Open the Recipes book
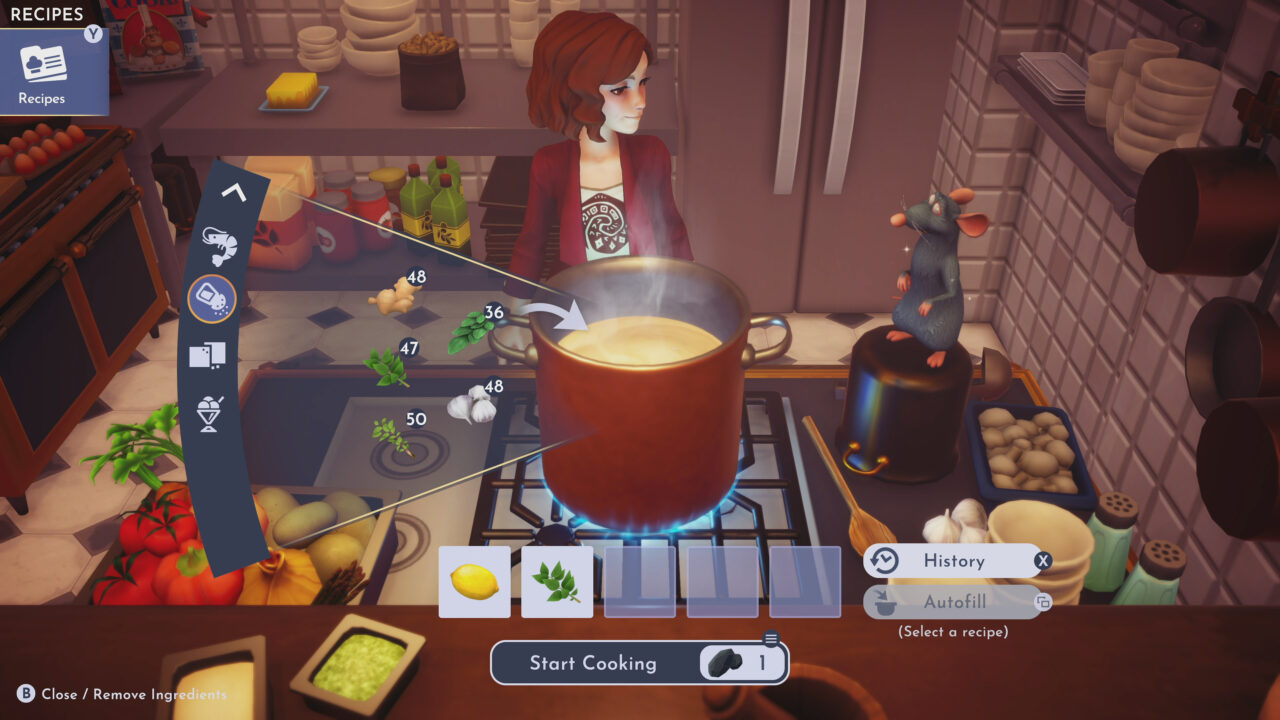Image resolution: width=1280 pixels, height=720 pixels. 44,71
